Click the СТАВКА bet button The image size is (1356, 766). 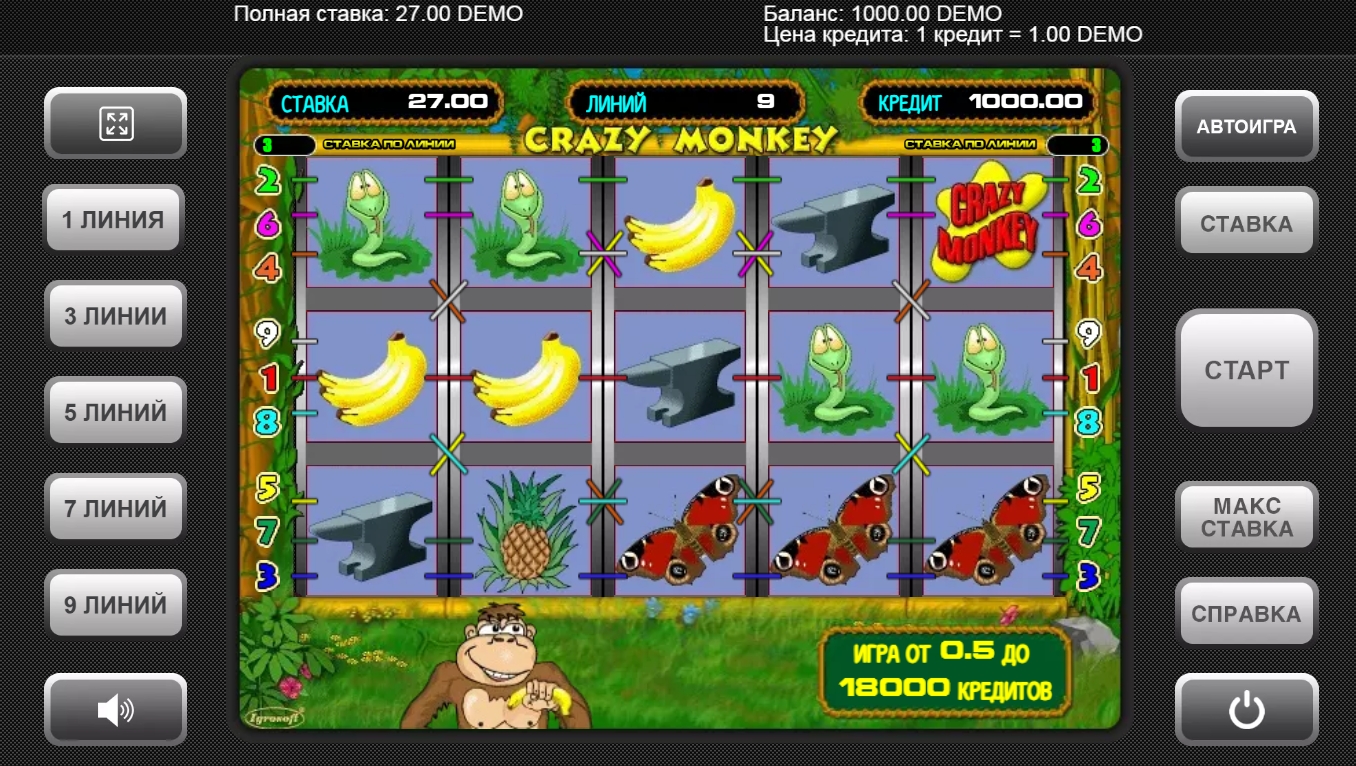pos(1246,221)
